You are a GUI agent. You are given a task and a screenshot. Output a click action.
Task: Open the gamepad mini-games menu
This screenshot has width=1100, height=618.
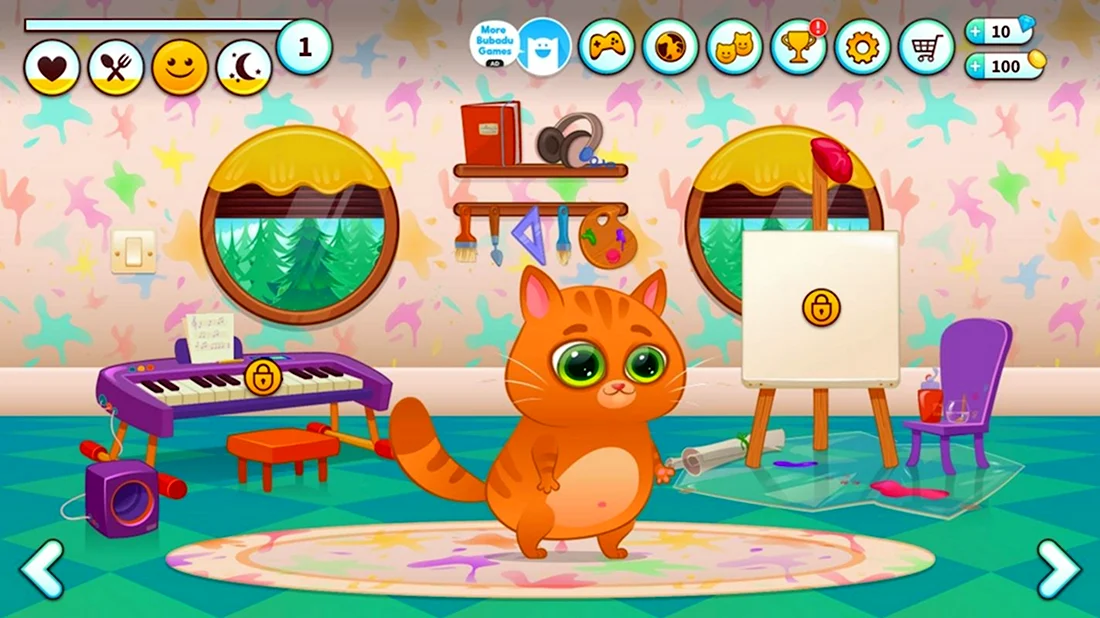(607, 46)
